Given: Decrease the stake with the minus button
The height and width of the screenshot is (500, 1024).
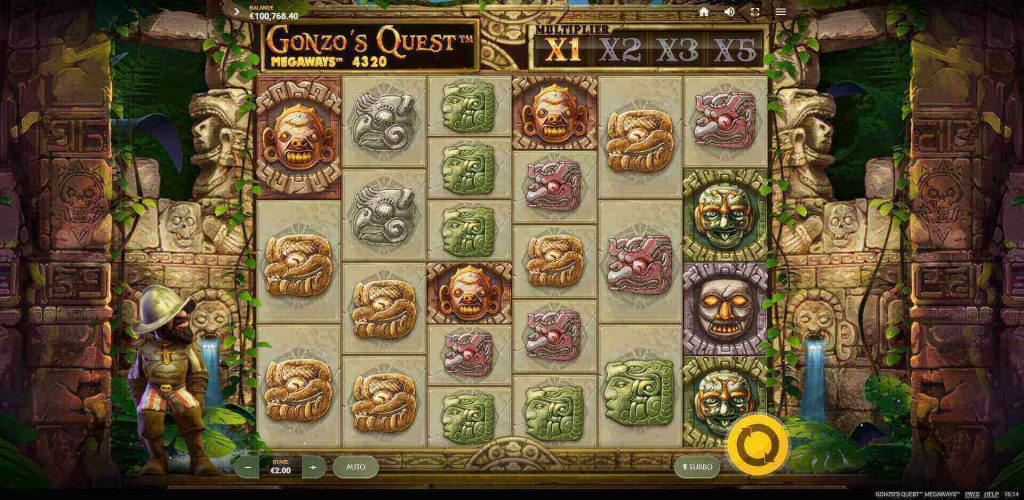Looking at the screenshot, I should coord(249,466).
